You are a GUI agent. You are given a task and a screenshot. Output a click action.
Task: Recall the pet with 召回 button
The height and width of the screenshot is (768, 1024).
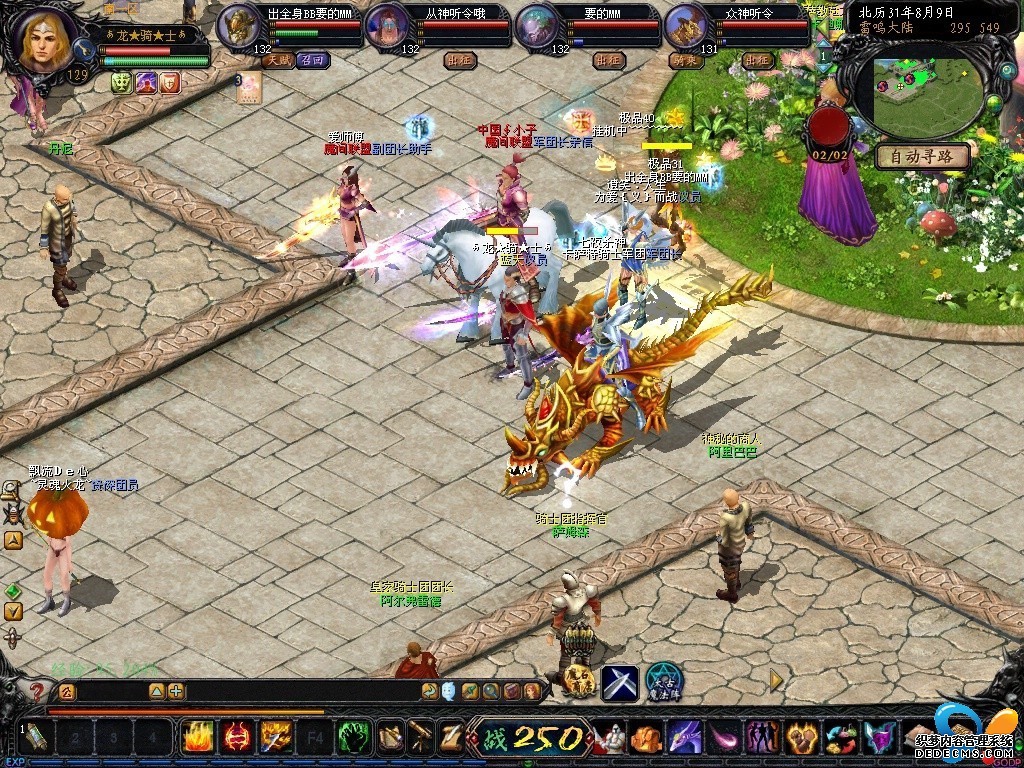pyautogui.click(x=313, y=61)
